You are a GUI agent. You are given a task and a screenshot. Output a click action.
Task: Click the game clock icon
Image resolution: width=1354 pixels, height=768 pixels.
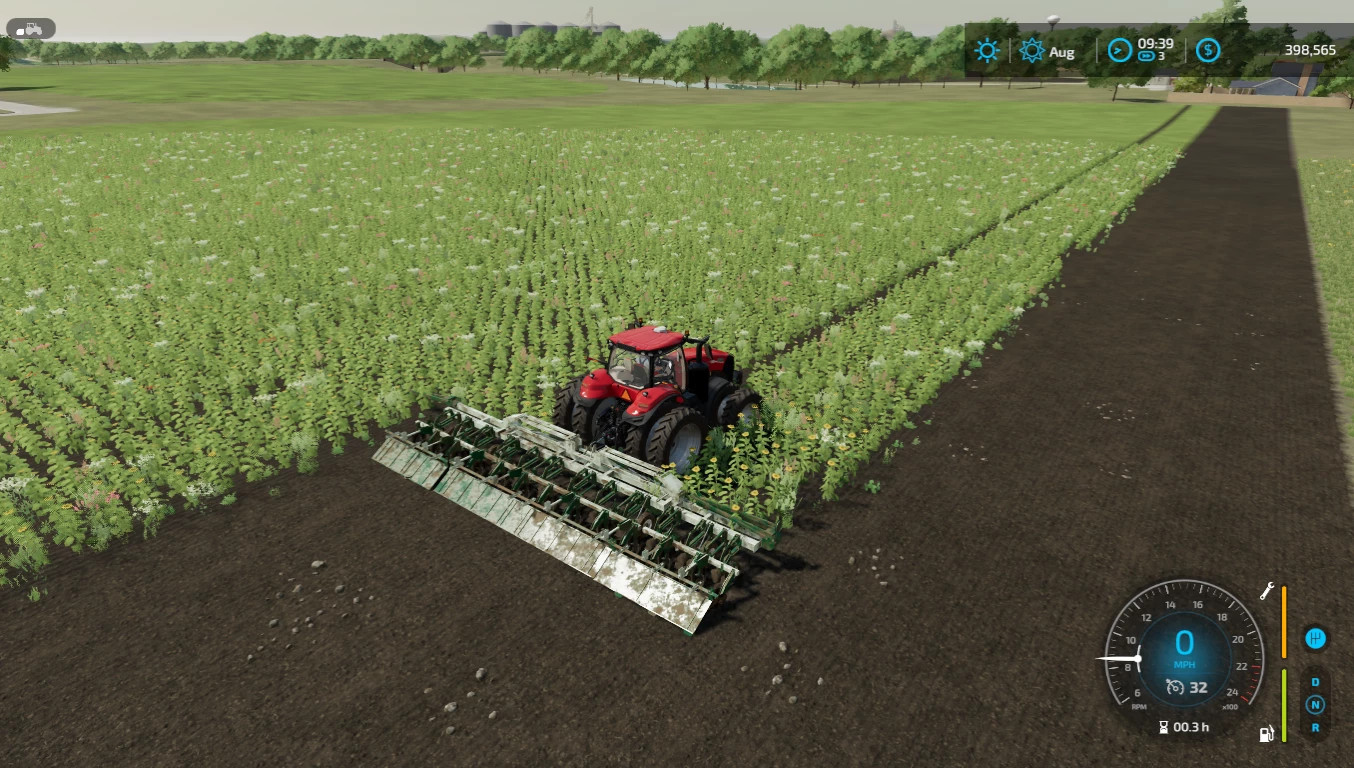(x=1116, y=50)
